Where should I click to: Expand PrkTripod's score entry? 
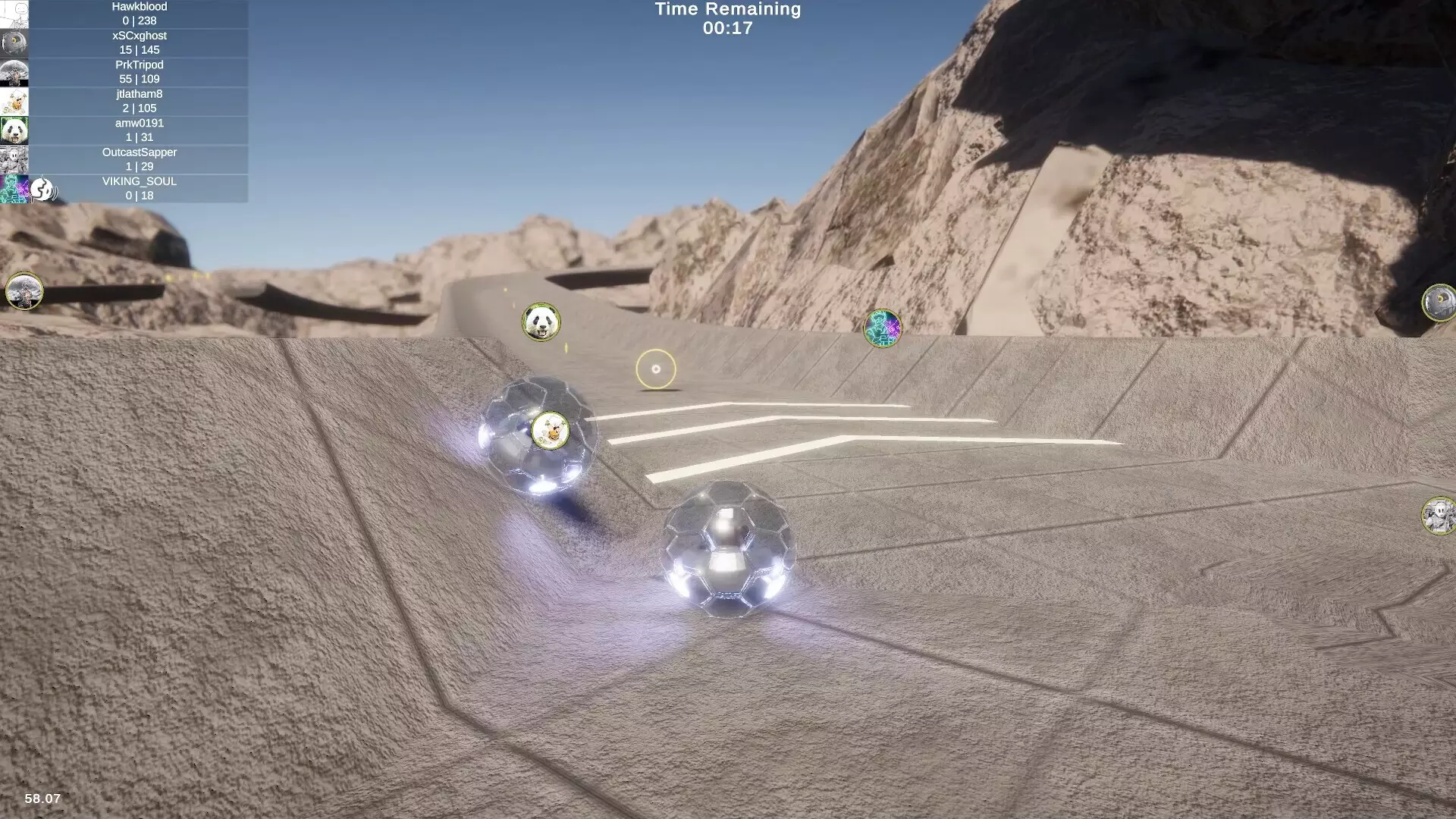coord(139,72)
